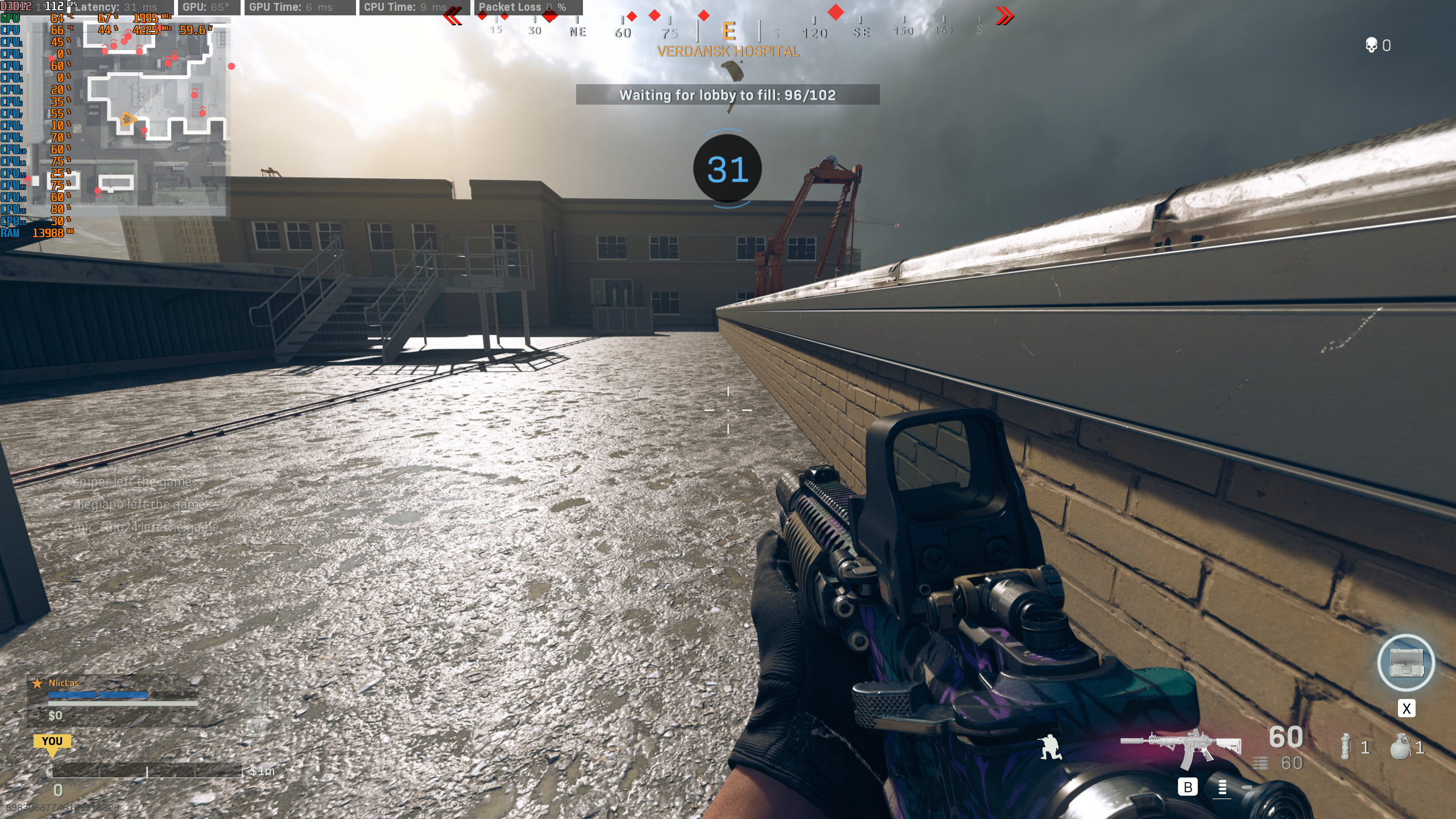The height and width of the screenshot is (819, 1456).
Task: Toggle the X armor plate keybind indicator
Action: tap(1406, 709)
